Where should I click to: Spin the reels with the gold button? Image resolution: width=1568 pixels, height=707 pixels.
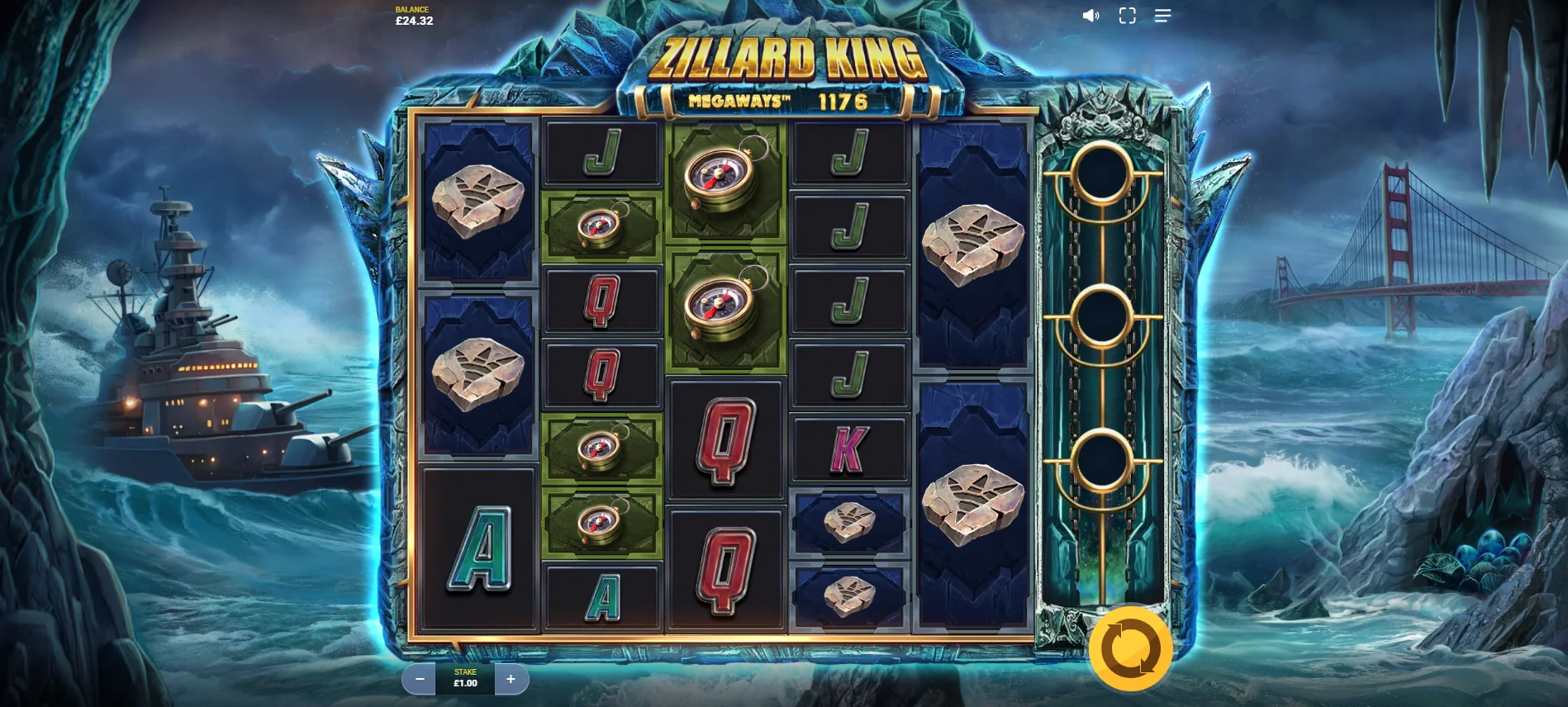(x=1130, y=649)
